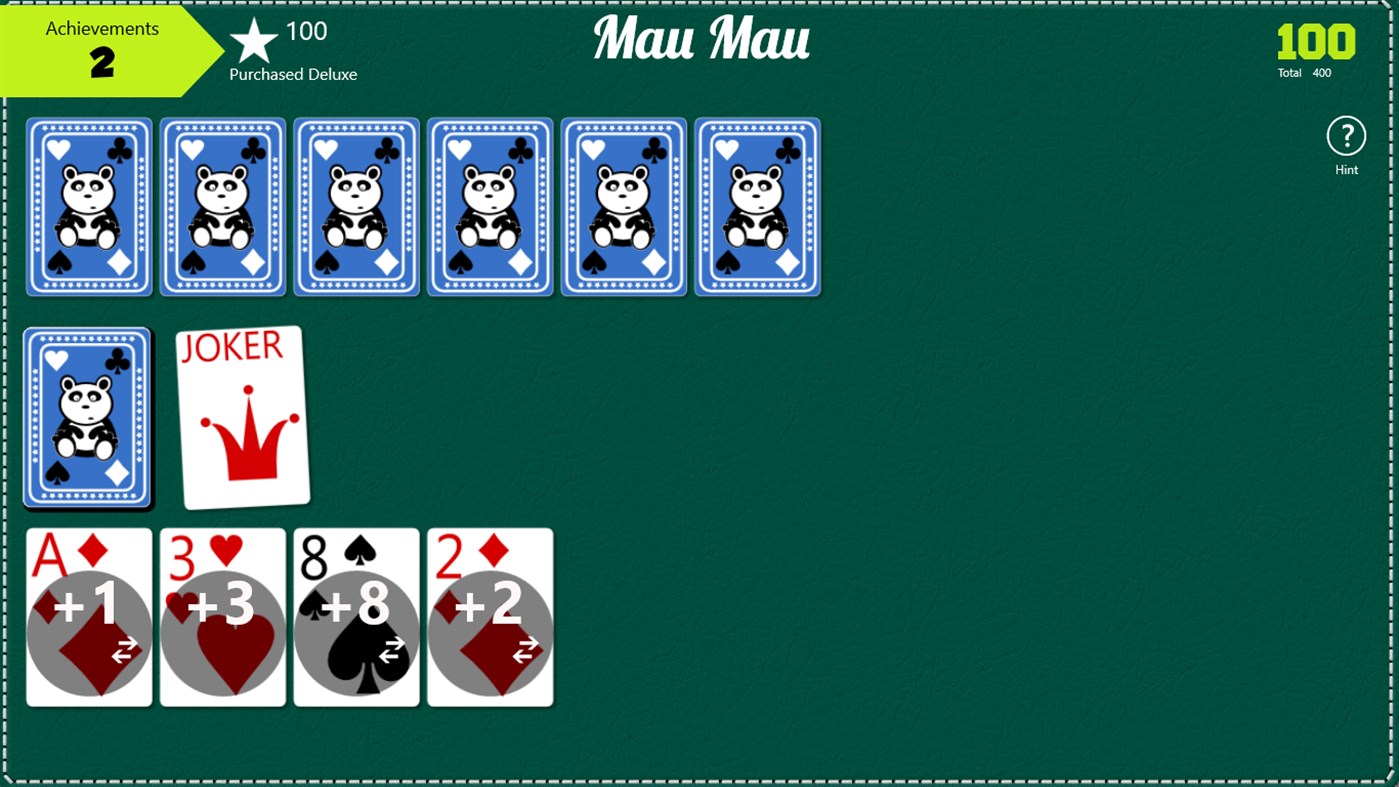Image resolution: width=1399 pixels, height=787 pixels.
Task: Open the Achievements panel
Action: tap(100, 45)
